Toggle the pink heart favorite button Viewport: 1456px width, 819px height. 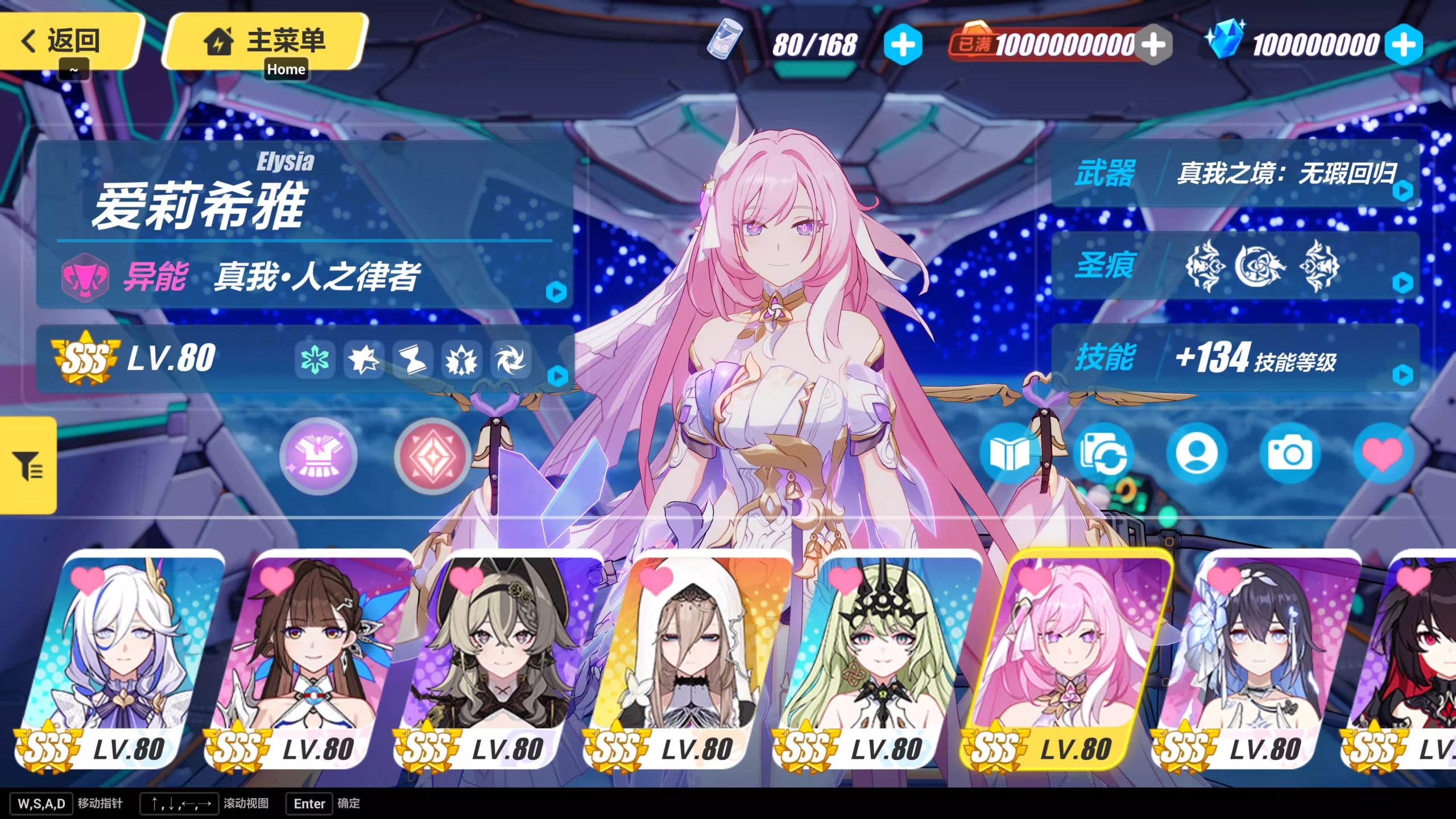click(1382, 454)
